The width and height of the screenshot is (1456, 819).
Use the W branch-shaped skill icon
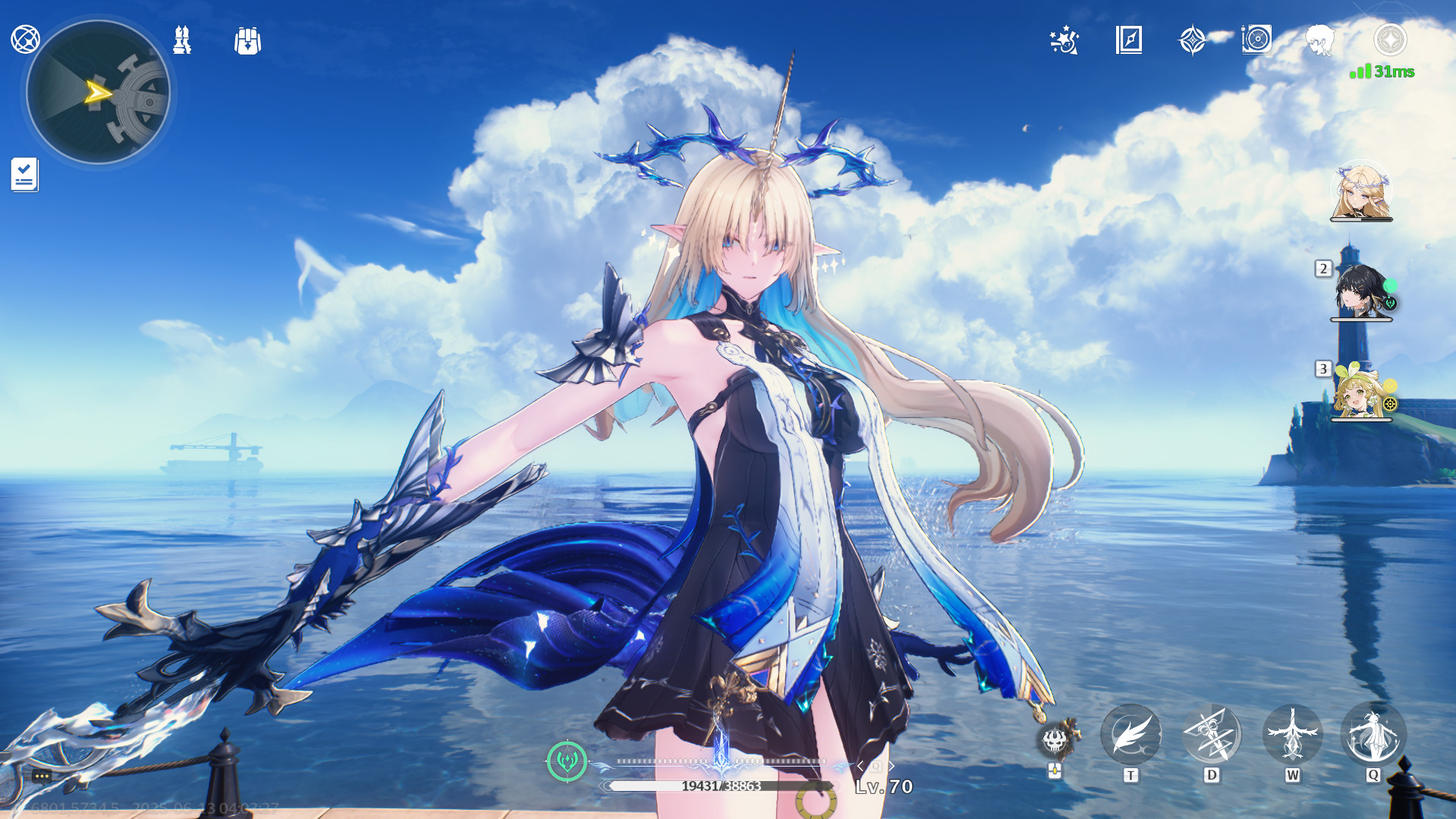coord(1294,733)
